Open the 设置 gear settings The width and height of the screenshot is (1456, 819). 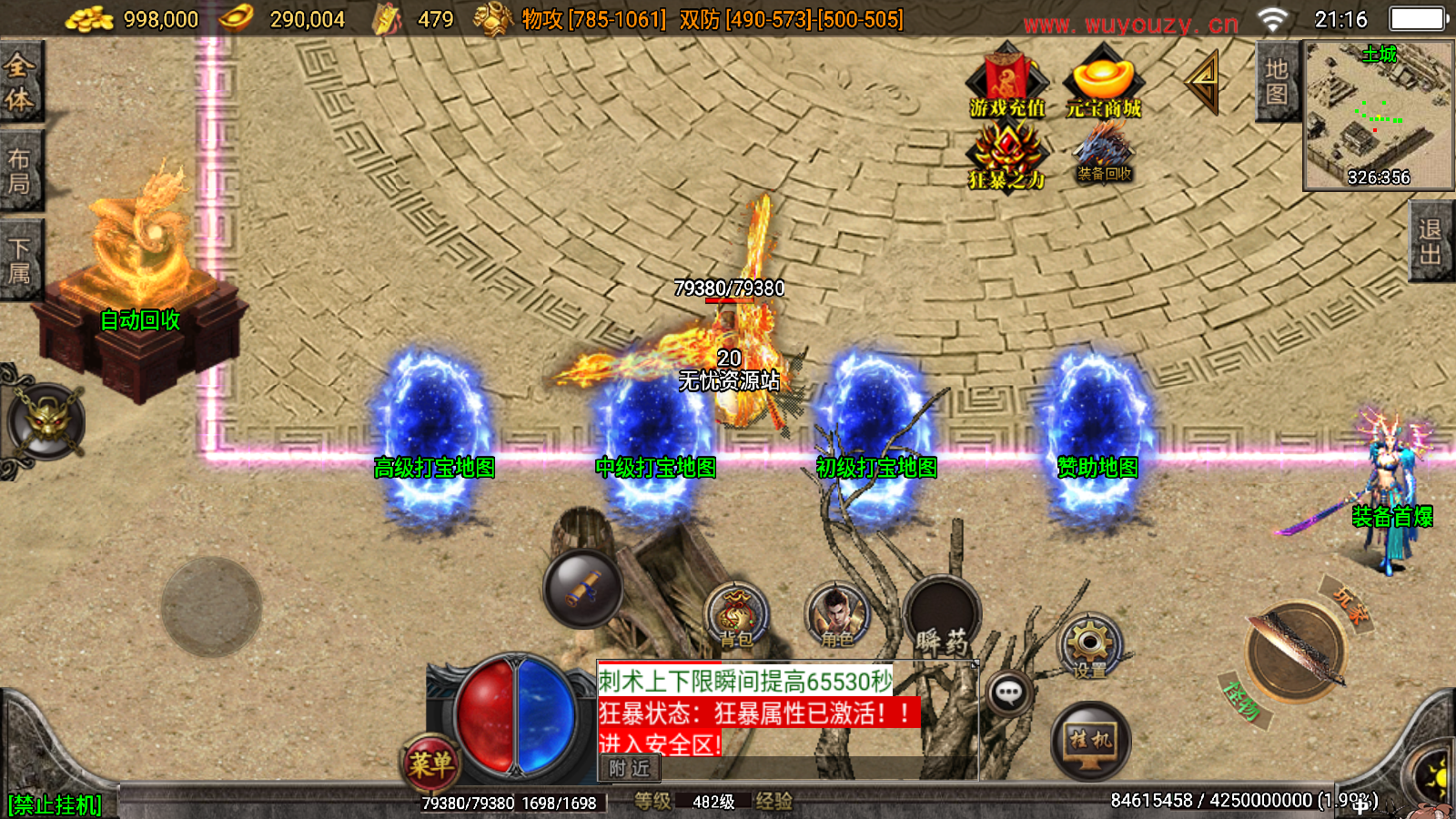point(1089,647)
